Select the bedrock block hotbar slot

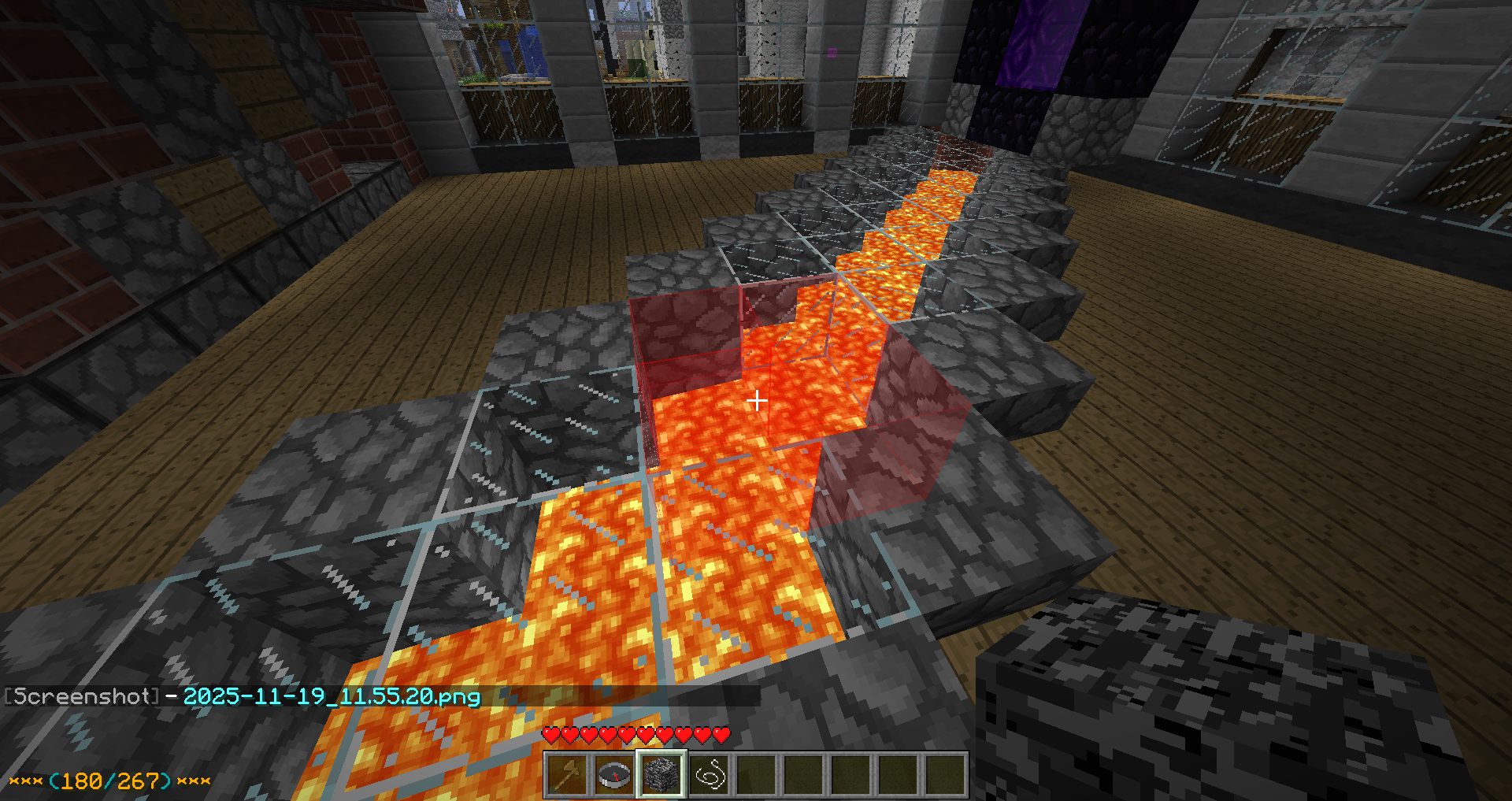[x=661, y=775]
